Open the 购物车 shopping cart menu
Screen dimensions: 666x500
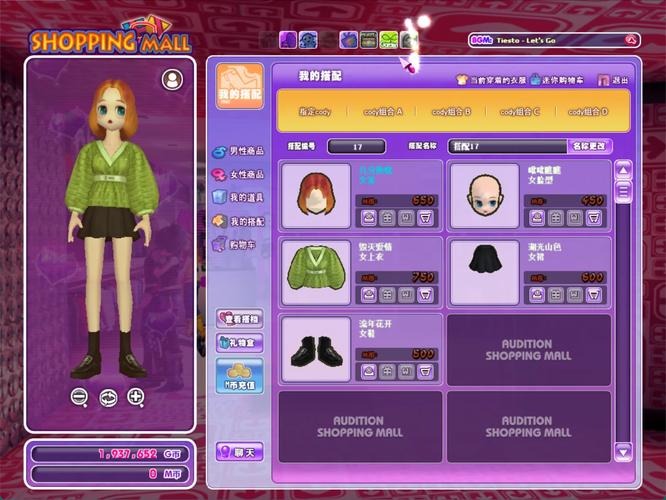click(x=238, y=243)
